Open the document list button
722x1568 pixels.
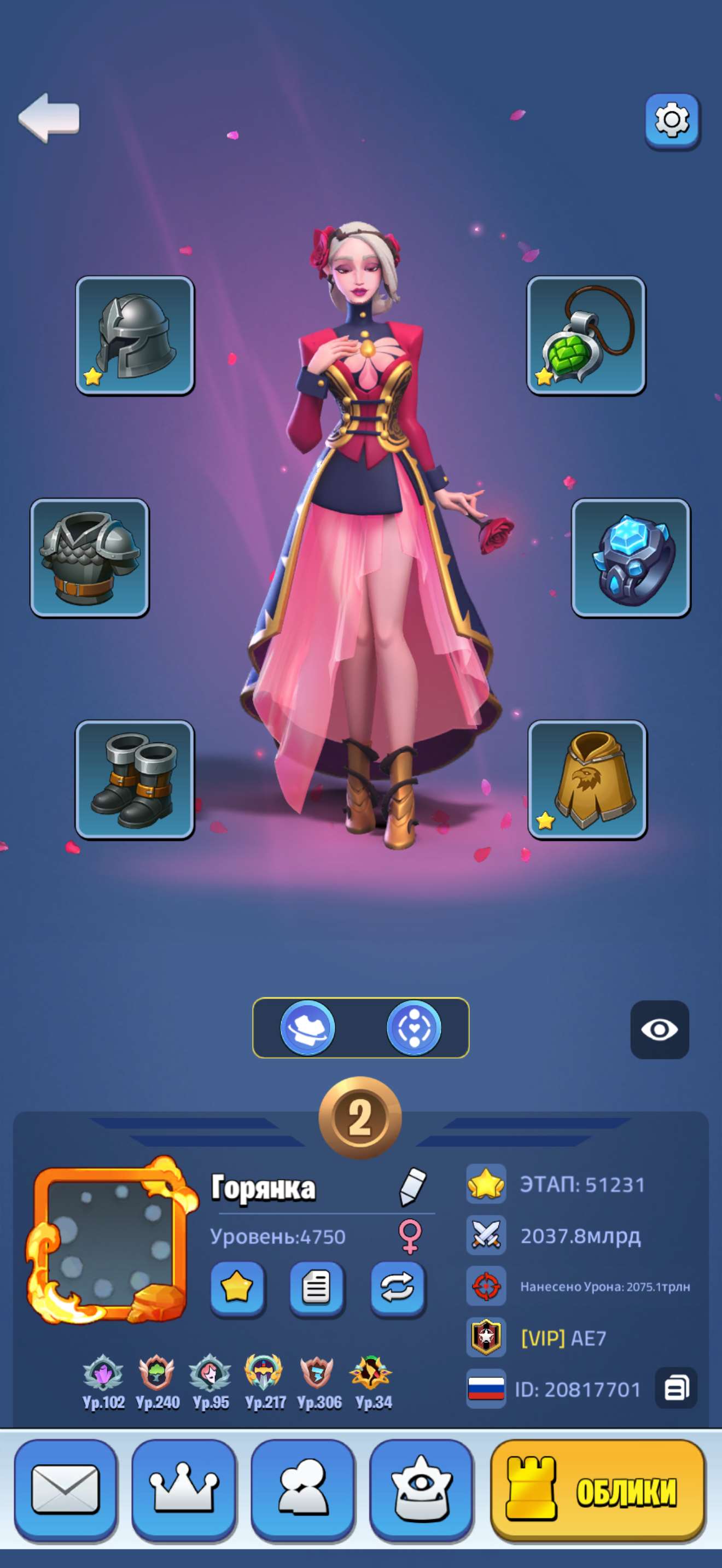point(317,1288)
